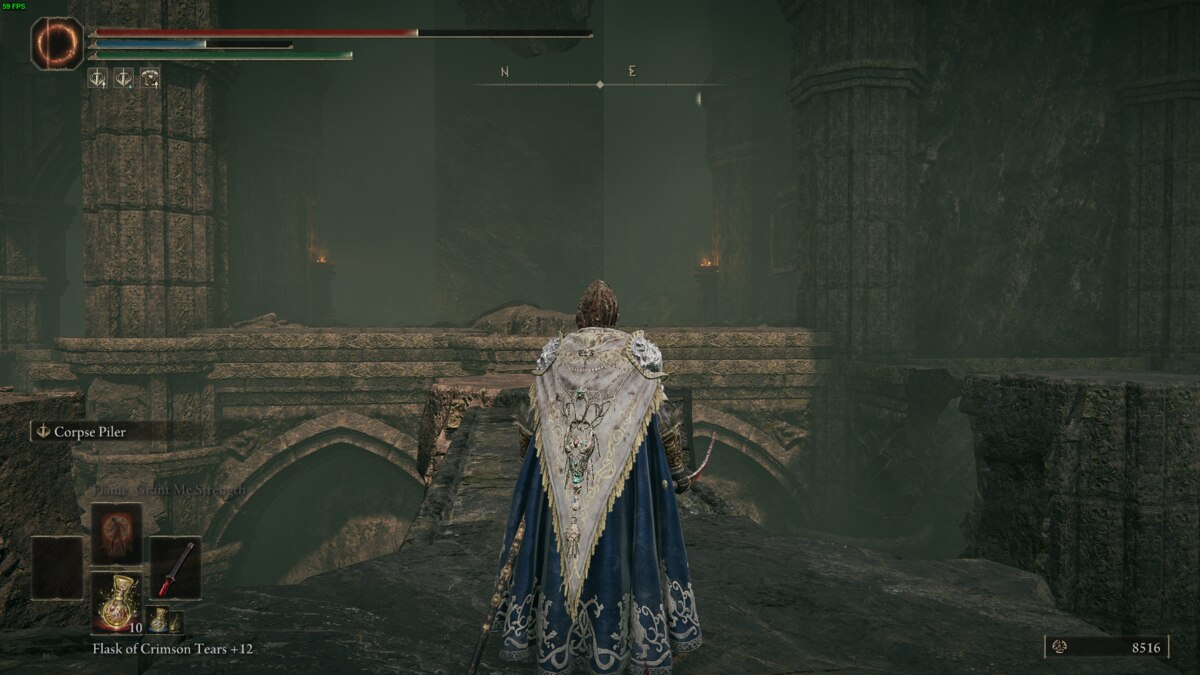Select the red katana weapon slot

175,568
